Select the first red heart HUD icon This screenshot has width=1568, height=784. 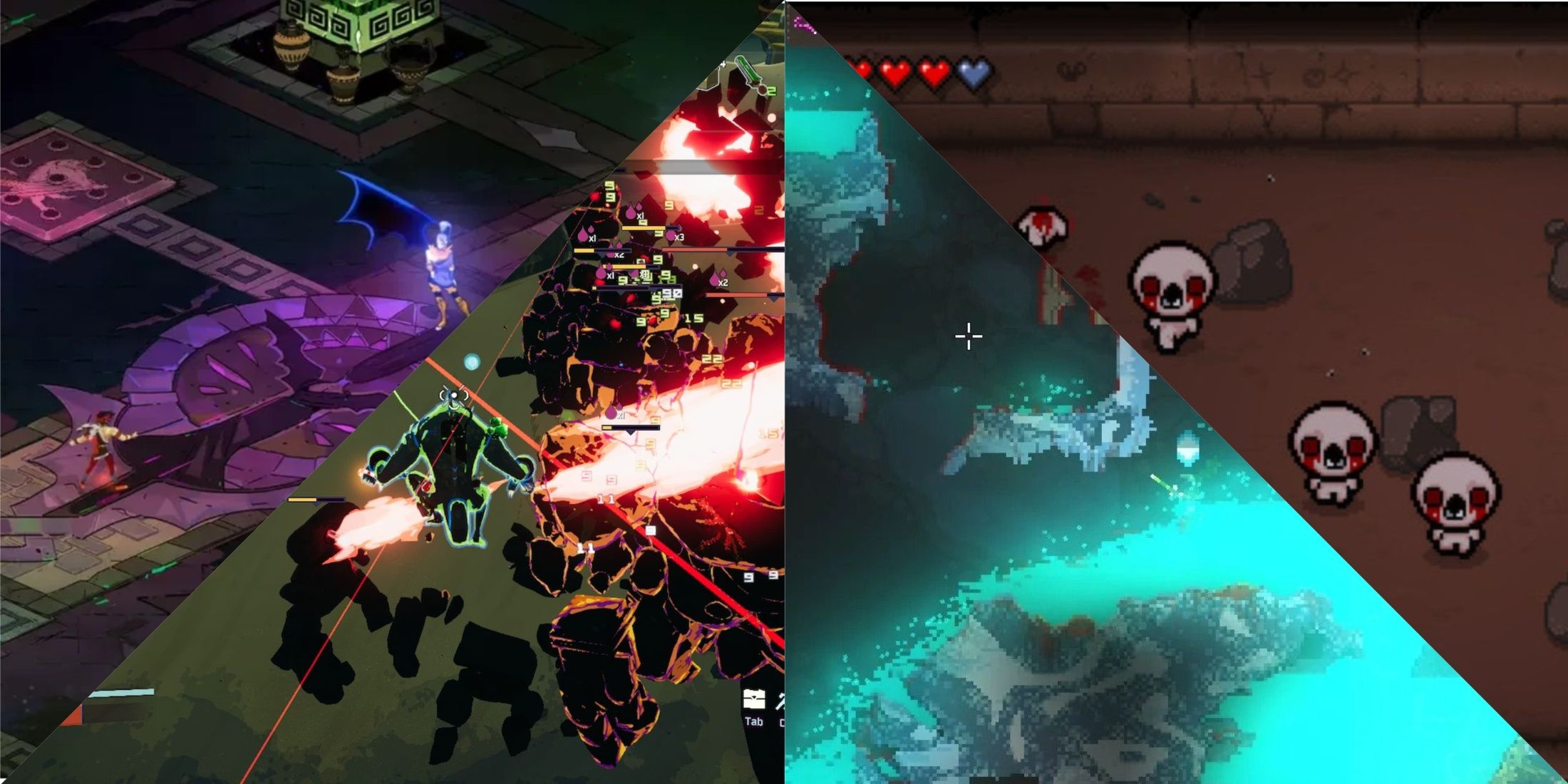tap(862, 70)
